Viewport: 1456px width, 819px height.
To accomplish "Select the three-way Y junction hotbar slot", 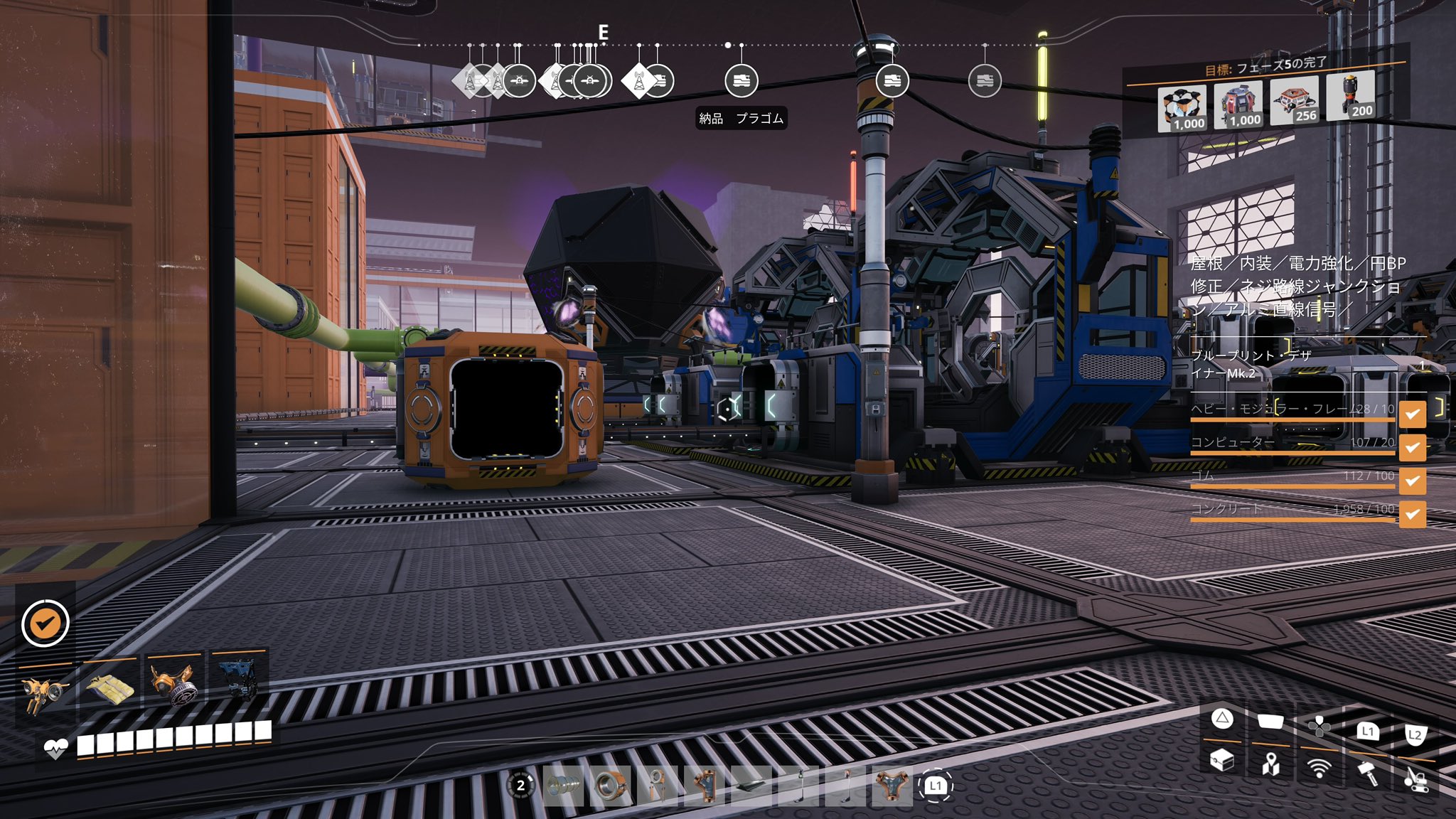I will click(x=891, y=786).
